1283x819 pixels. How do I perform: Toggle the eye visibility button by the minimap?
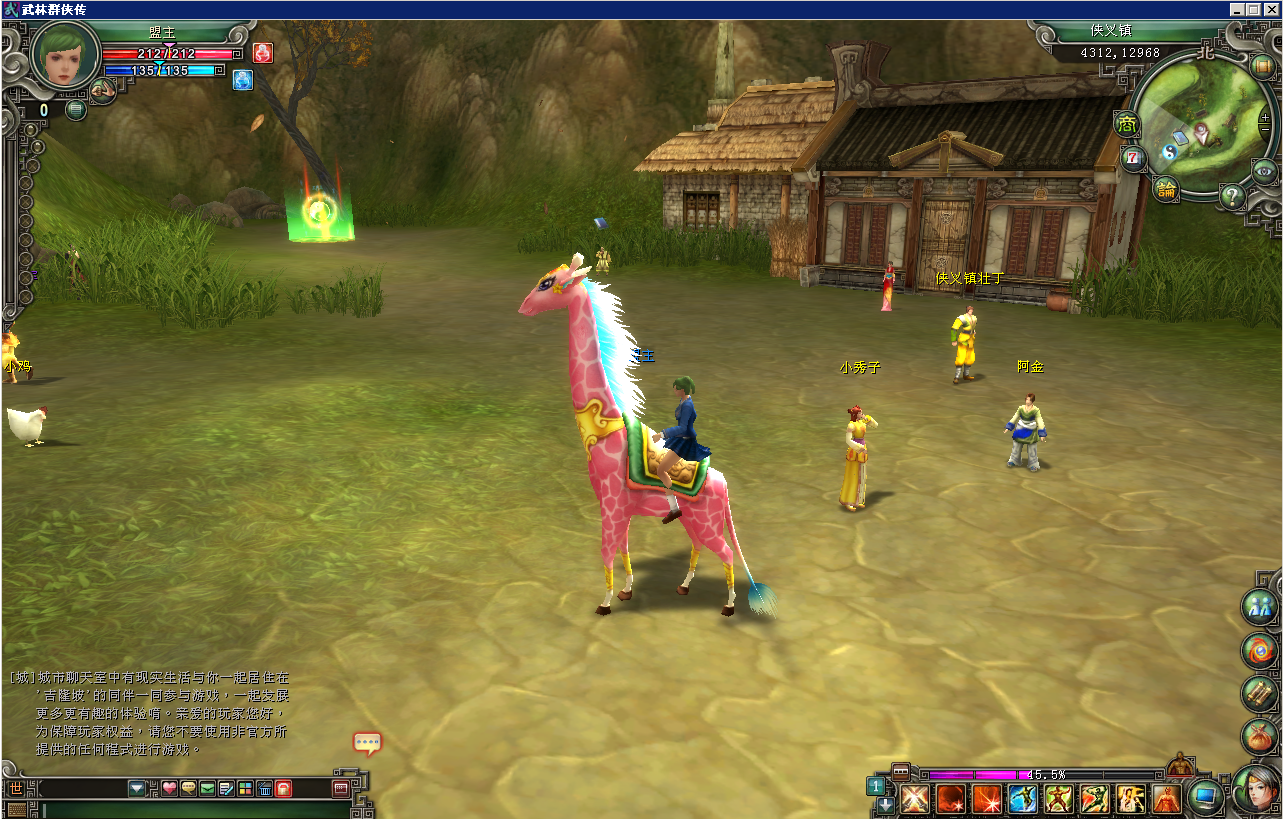coord(1264,171)
